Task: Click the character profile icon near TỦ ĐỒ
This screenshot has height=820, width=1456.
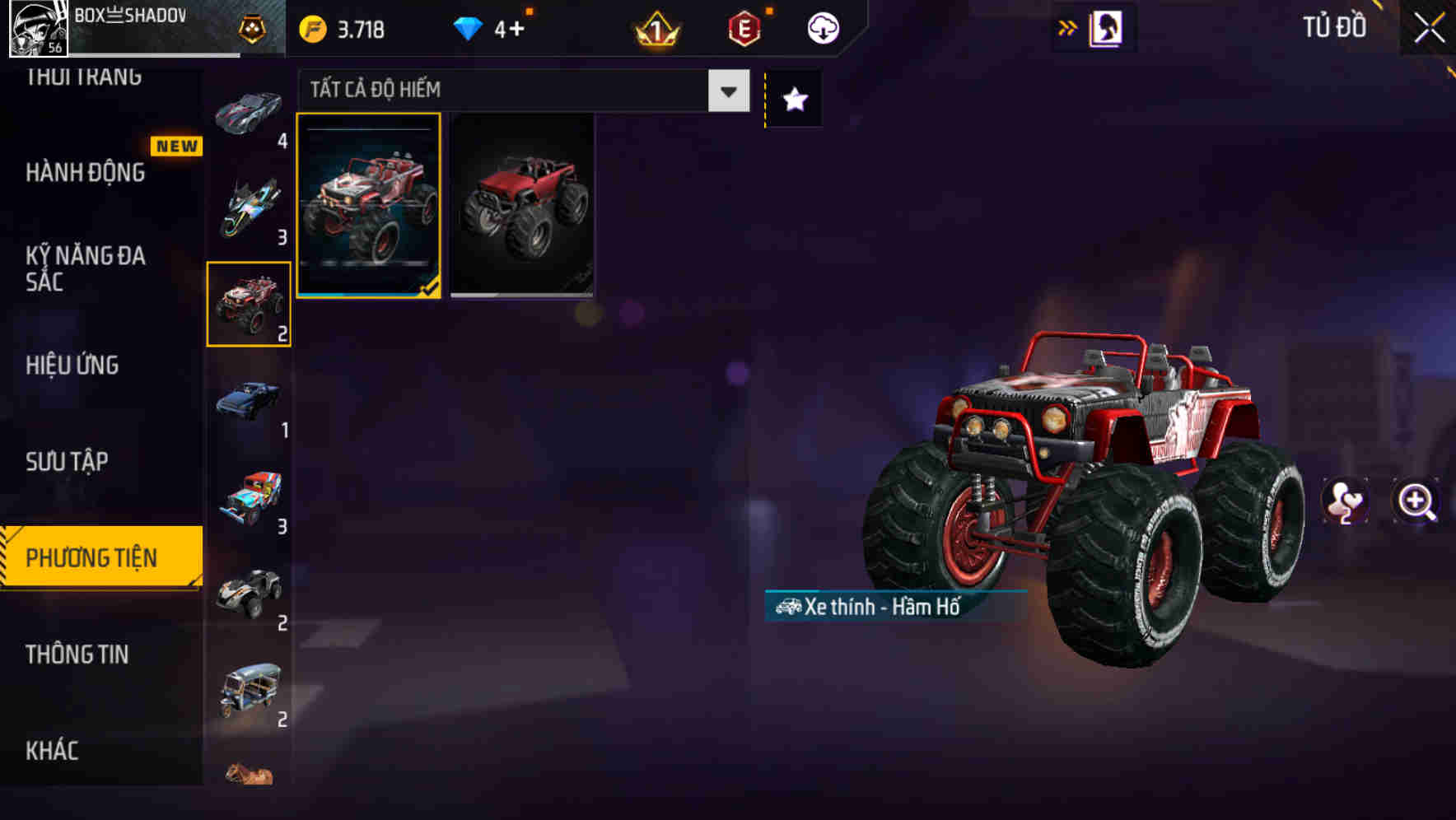Action: click(1105, 27)
